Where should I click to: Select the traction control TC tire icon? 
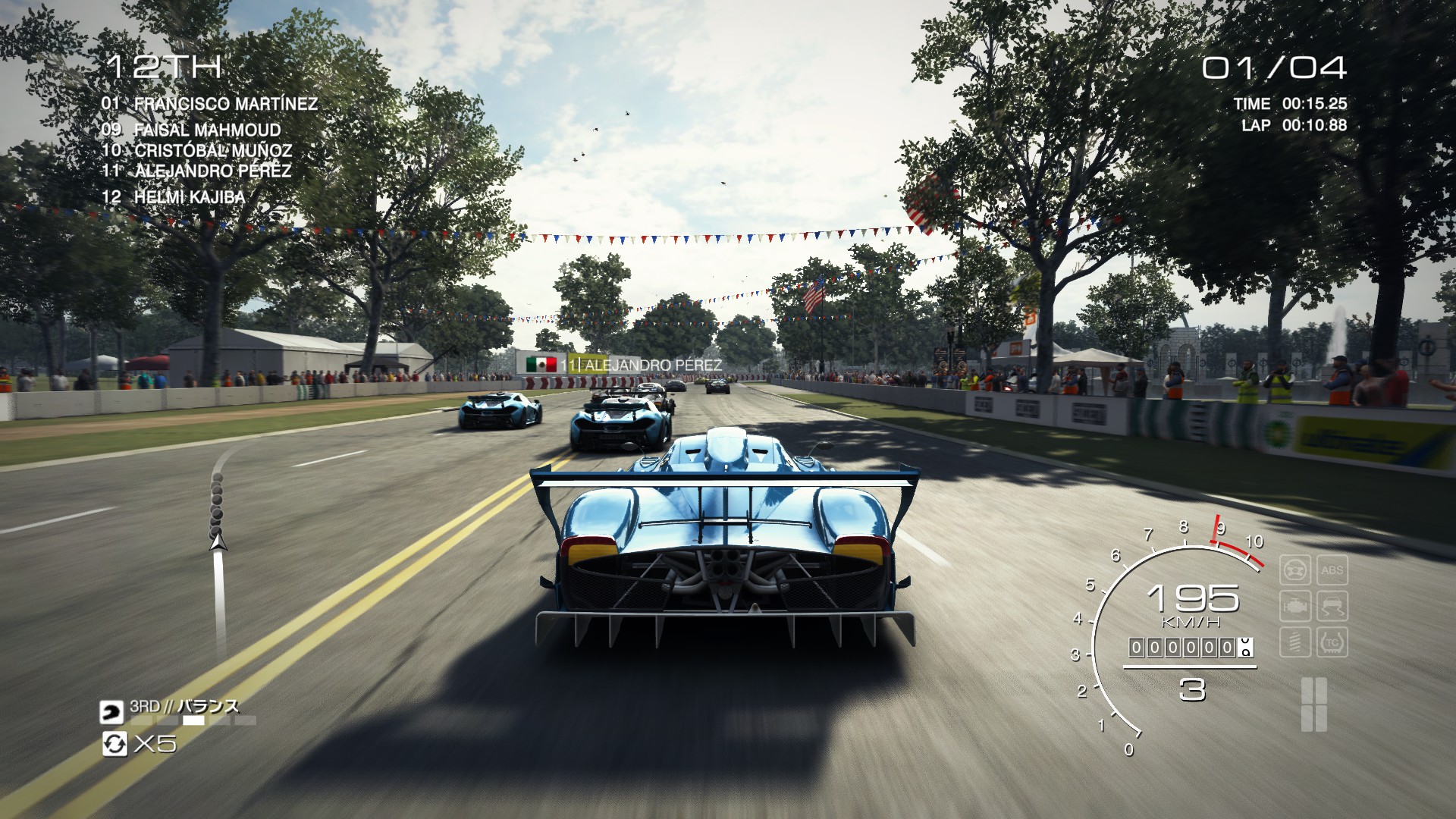pos(1332,642)
